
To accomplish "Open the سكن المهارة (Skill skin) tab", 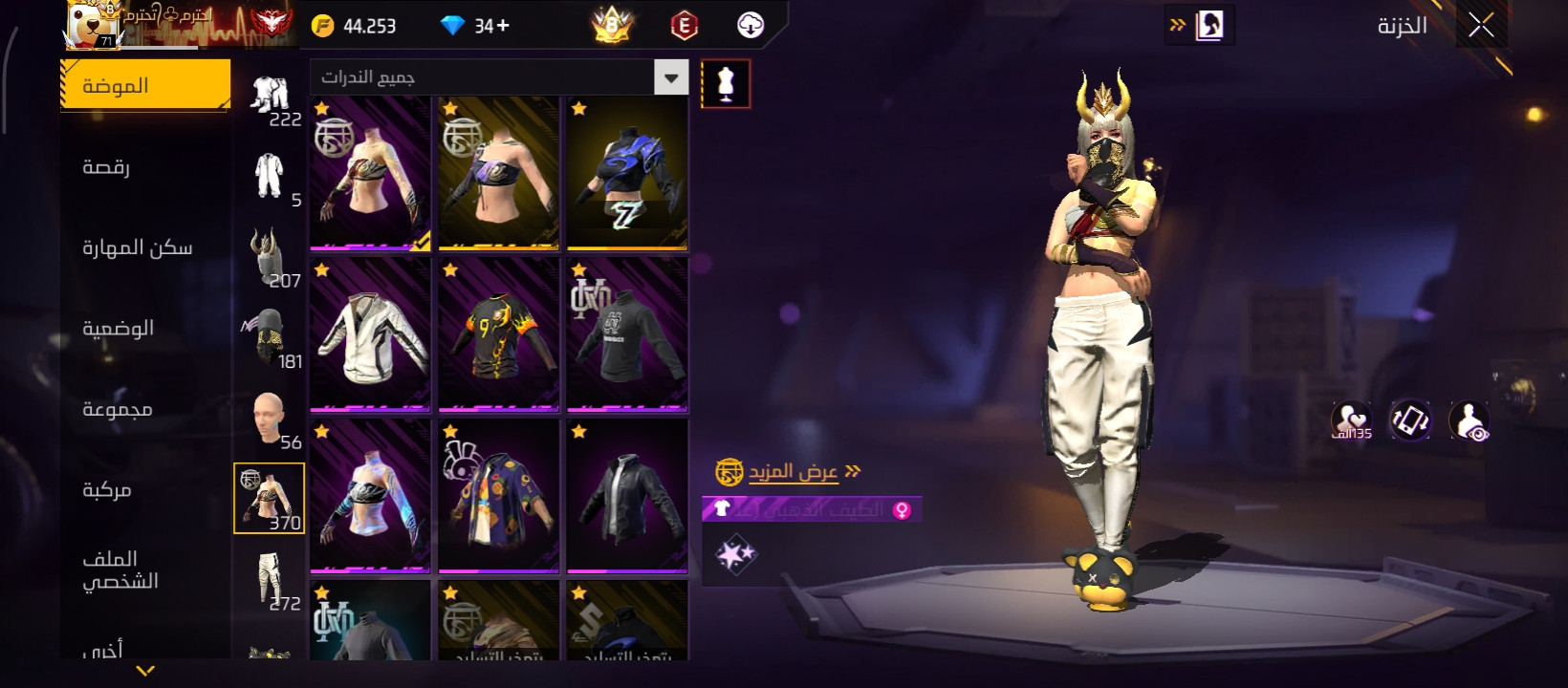I will [x=138, y=248].
